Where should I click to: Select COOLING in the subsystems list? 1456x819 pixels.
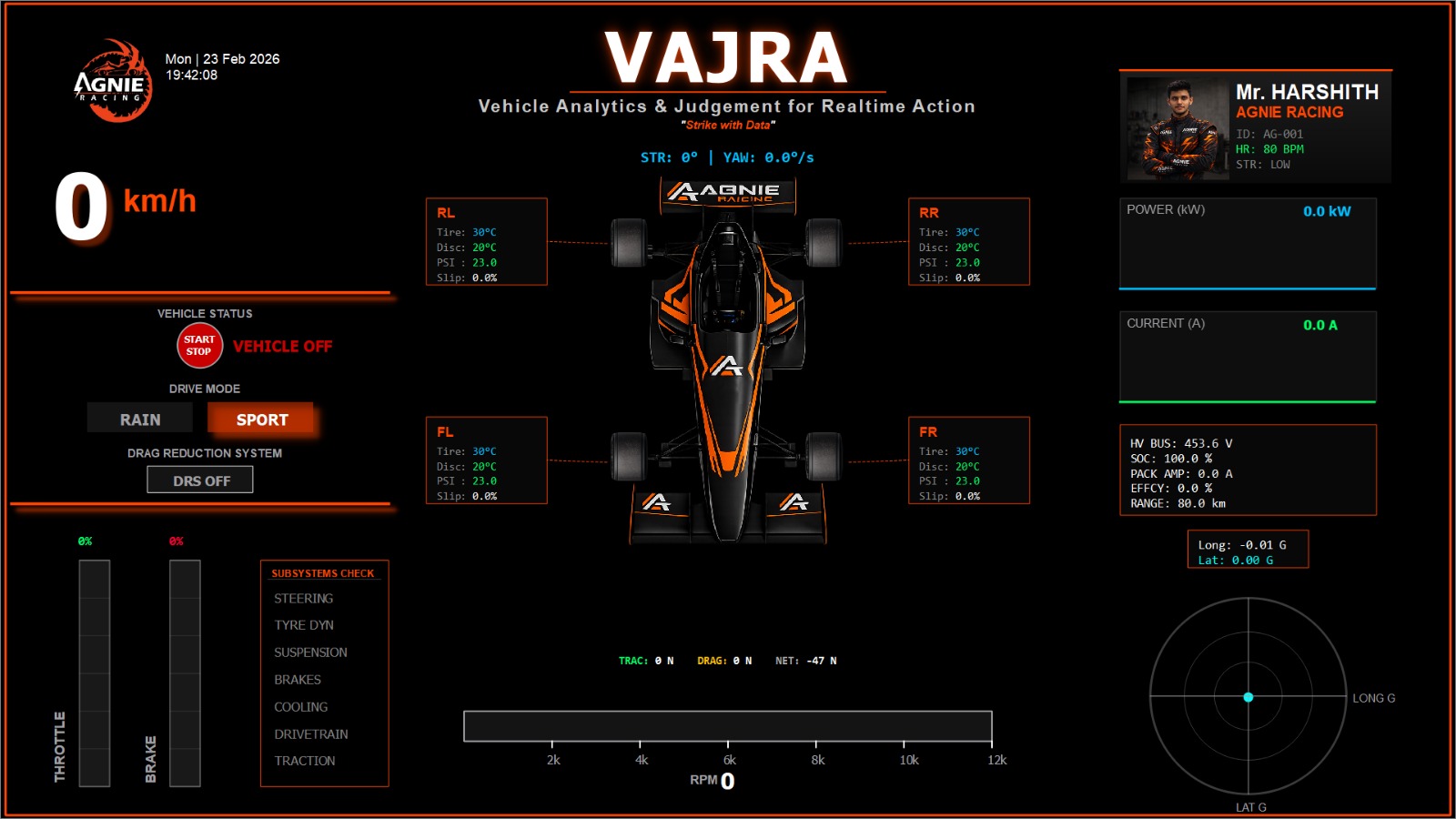300,707
